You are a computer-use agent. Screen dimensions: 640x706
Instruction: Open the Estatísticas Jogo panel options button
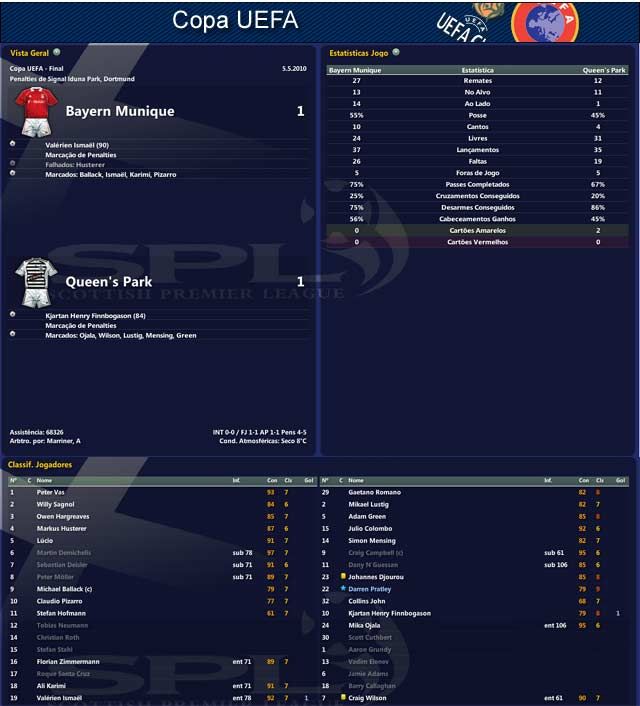pos(396,52)
